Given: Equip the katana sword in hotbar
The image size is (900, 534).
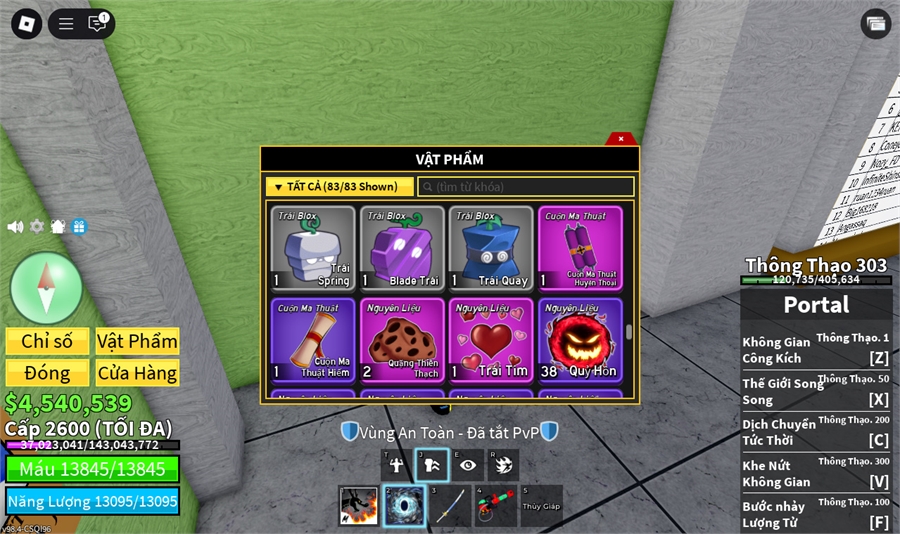Looking at the screenshot, I should point(449,506).
